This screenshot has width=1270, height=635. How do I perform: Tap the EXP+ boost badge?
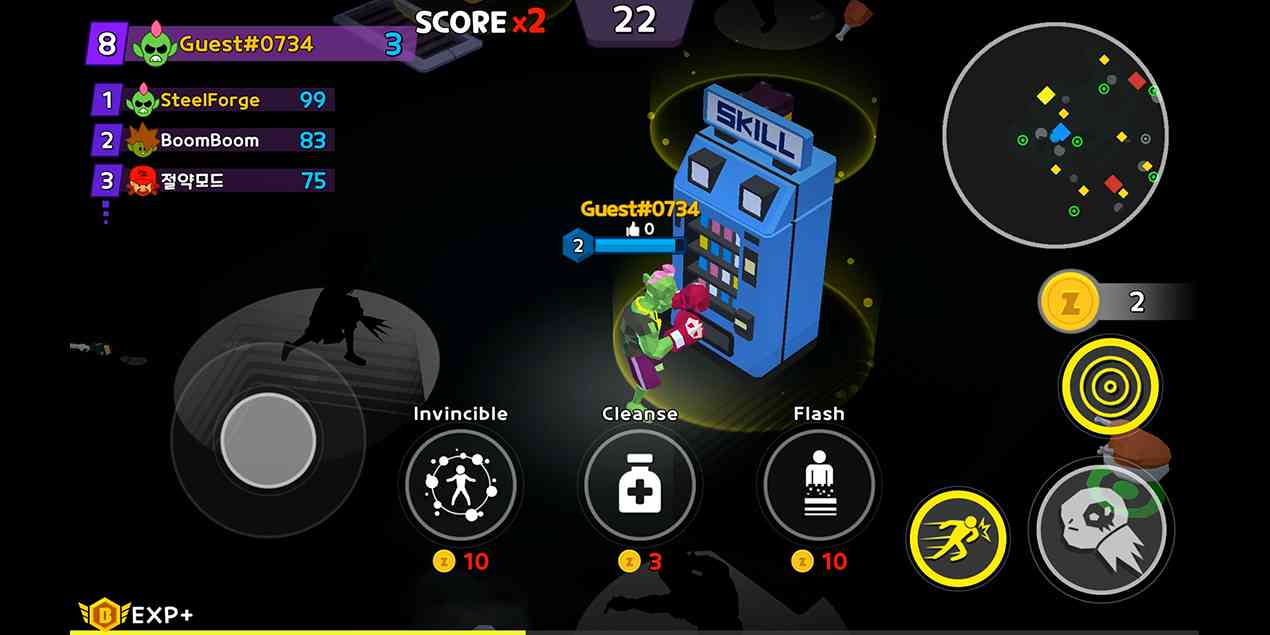tap(137, 614)
